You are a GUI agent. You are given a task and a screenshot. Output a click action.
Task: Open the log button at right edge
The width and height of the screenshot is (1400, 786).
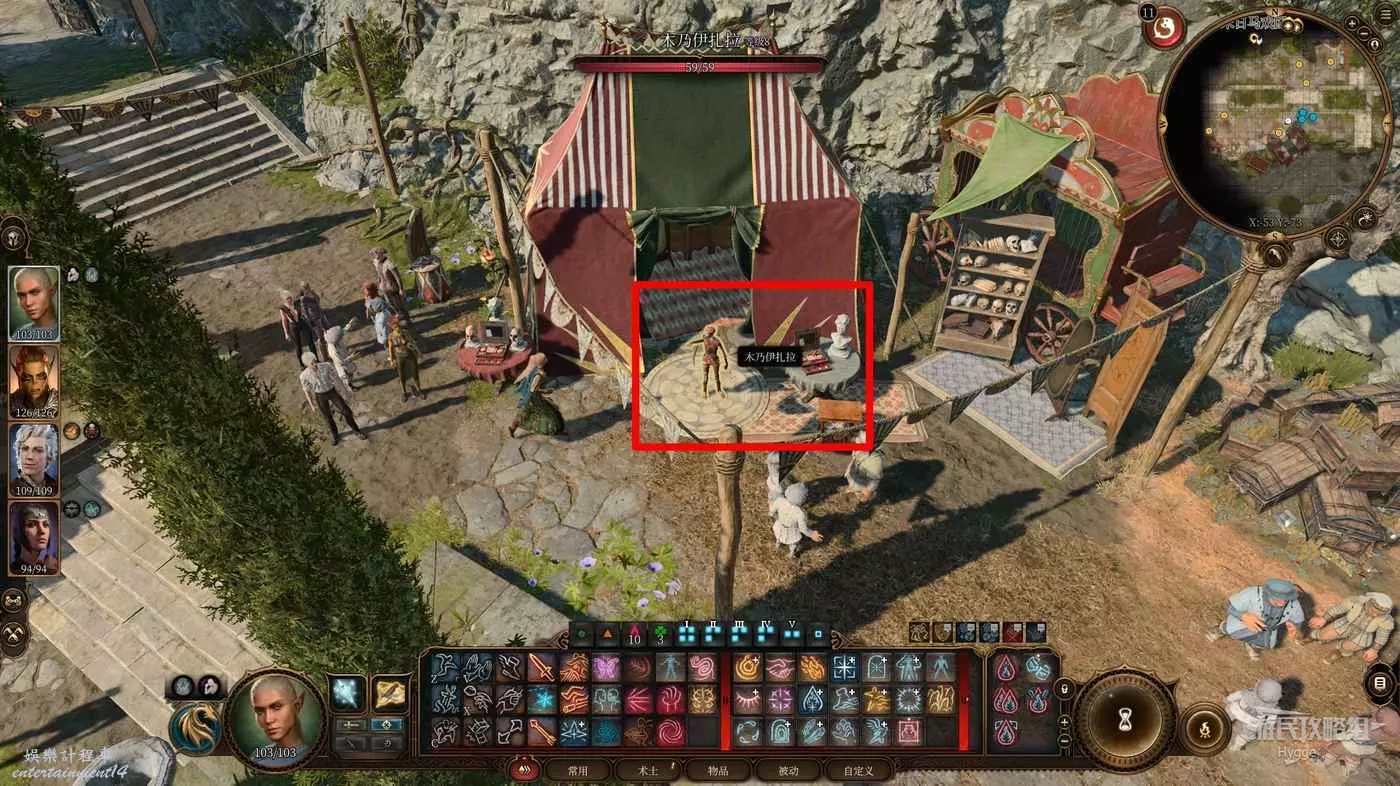coord(1380,684)
